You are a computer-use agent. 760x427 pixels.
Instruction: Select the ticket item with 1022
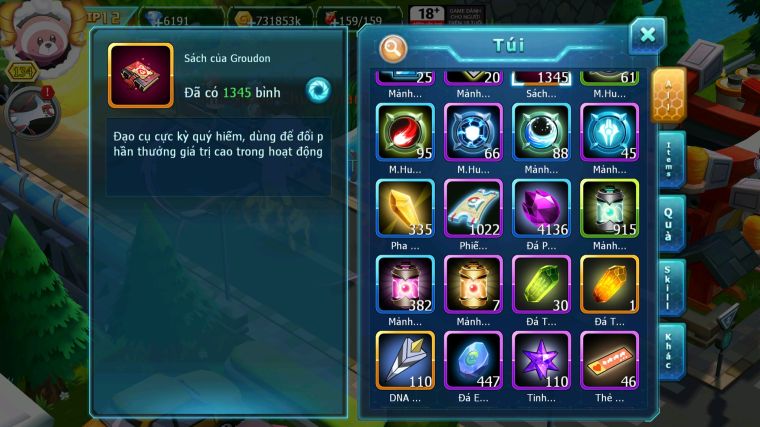473,208
